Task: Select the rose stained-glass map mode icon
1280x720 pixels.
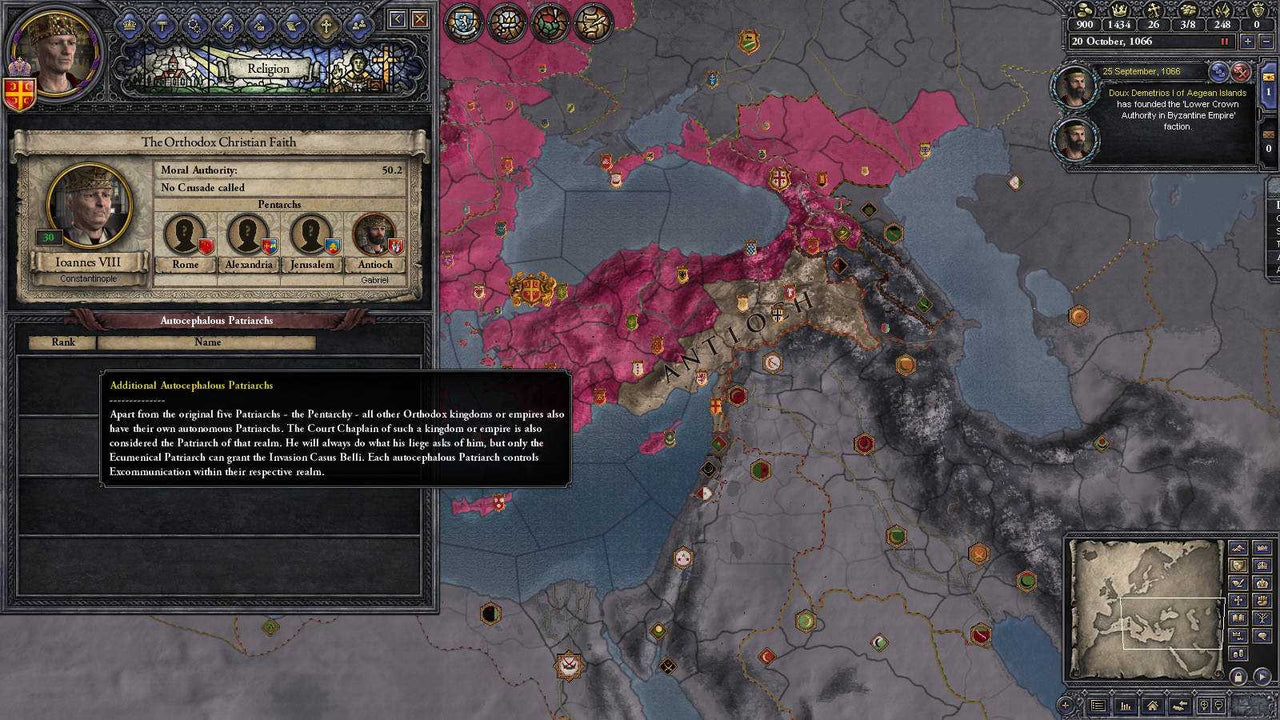Action: [x=509, y=20]
